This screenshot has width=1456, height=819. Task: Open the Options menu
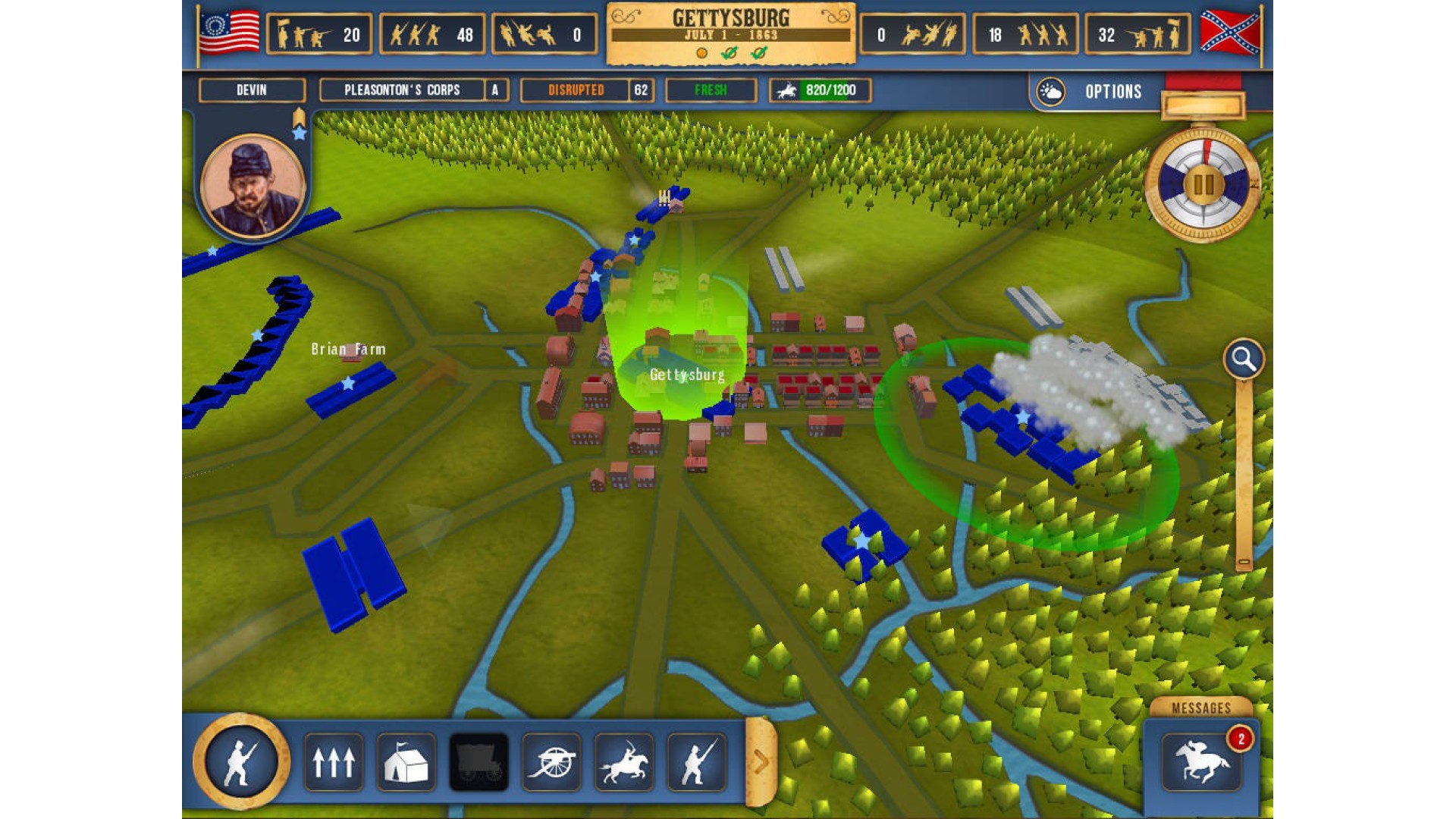point(1112,92)
